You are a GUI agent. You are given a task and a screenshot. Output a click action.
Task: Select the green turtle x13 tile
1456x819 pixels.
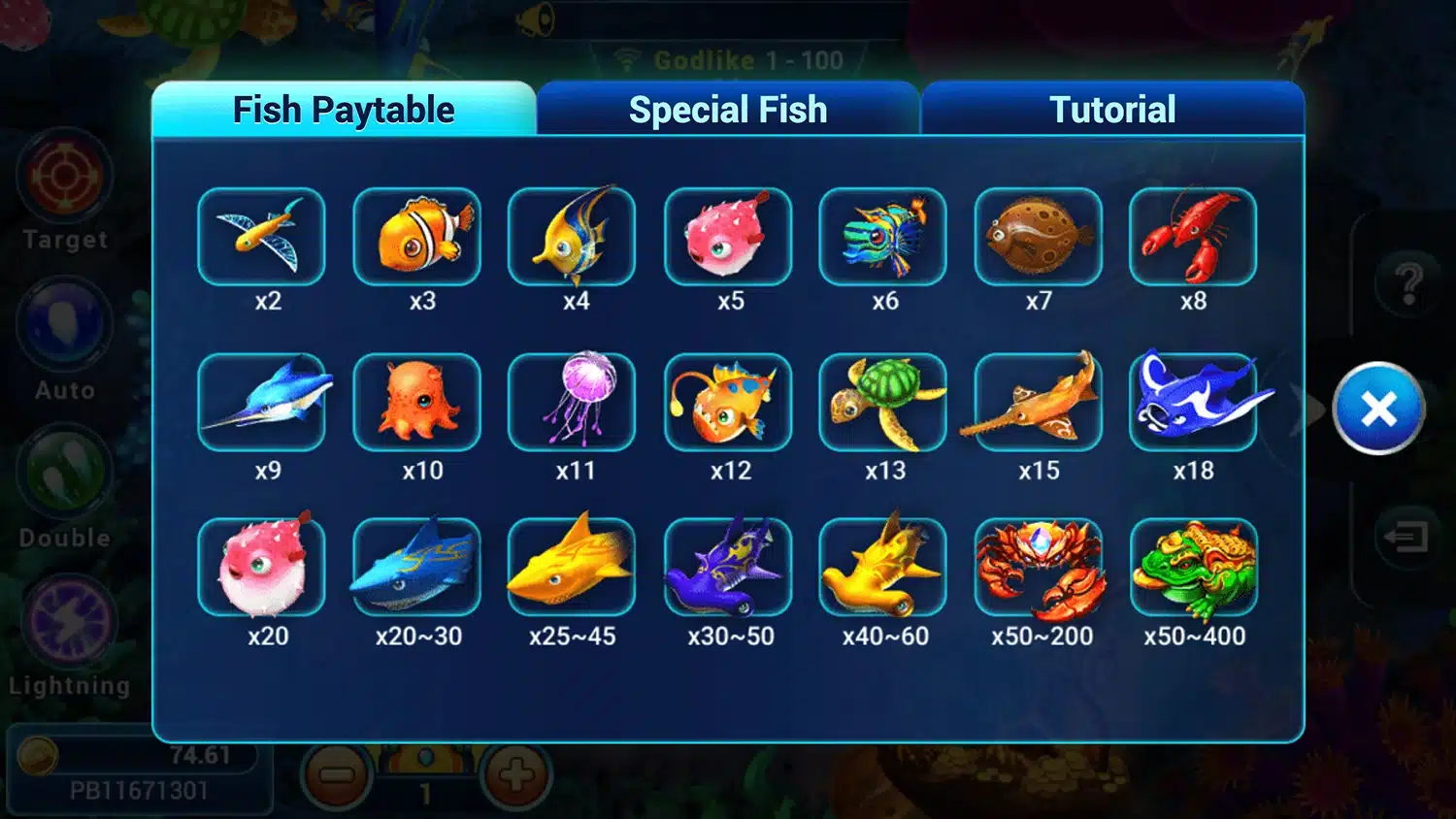882,402
